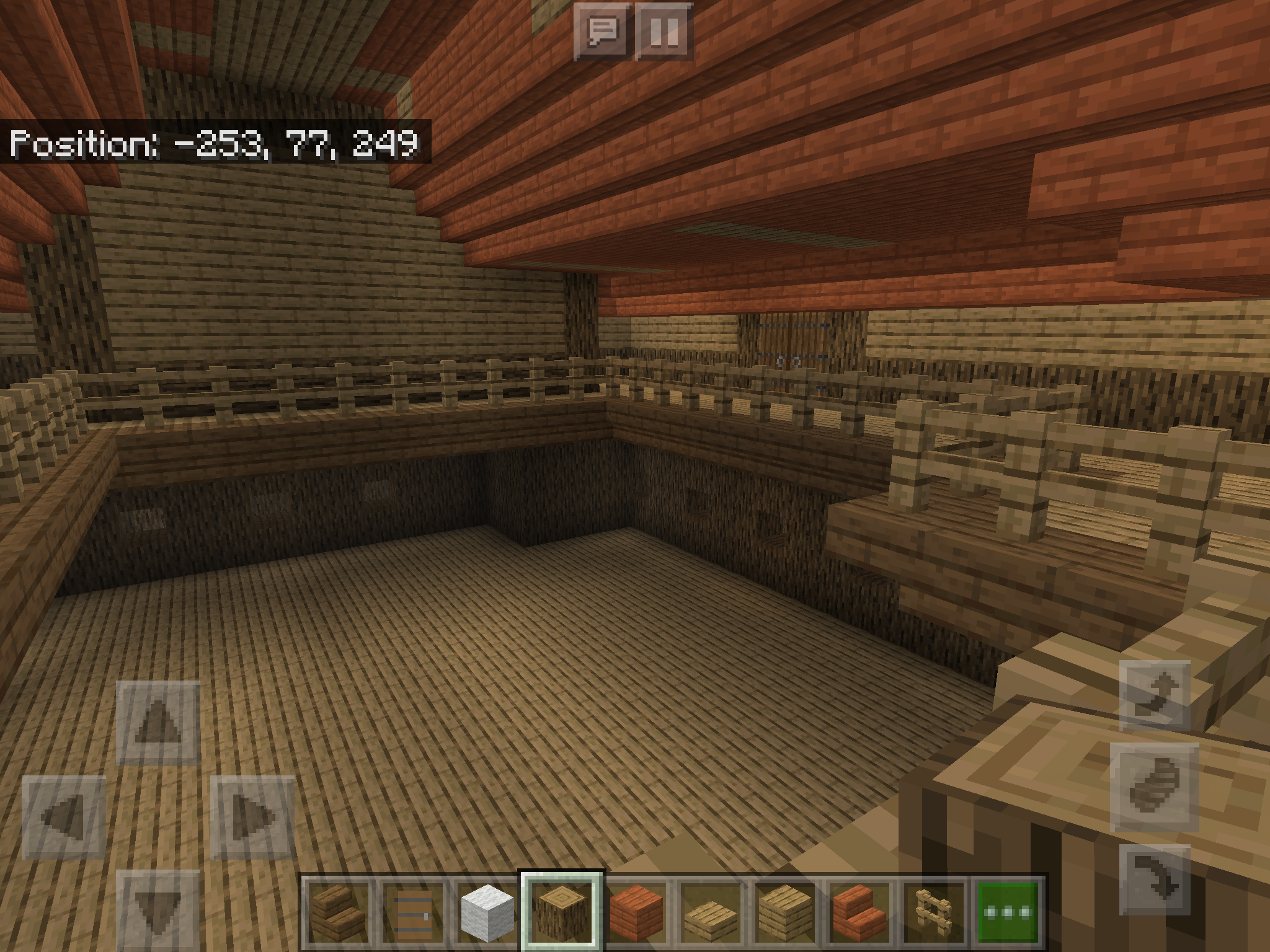The width and height of the screenshot is (1270, 952).
Task: Tap the strafe left arrow
Action: 64,817
